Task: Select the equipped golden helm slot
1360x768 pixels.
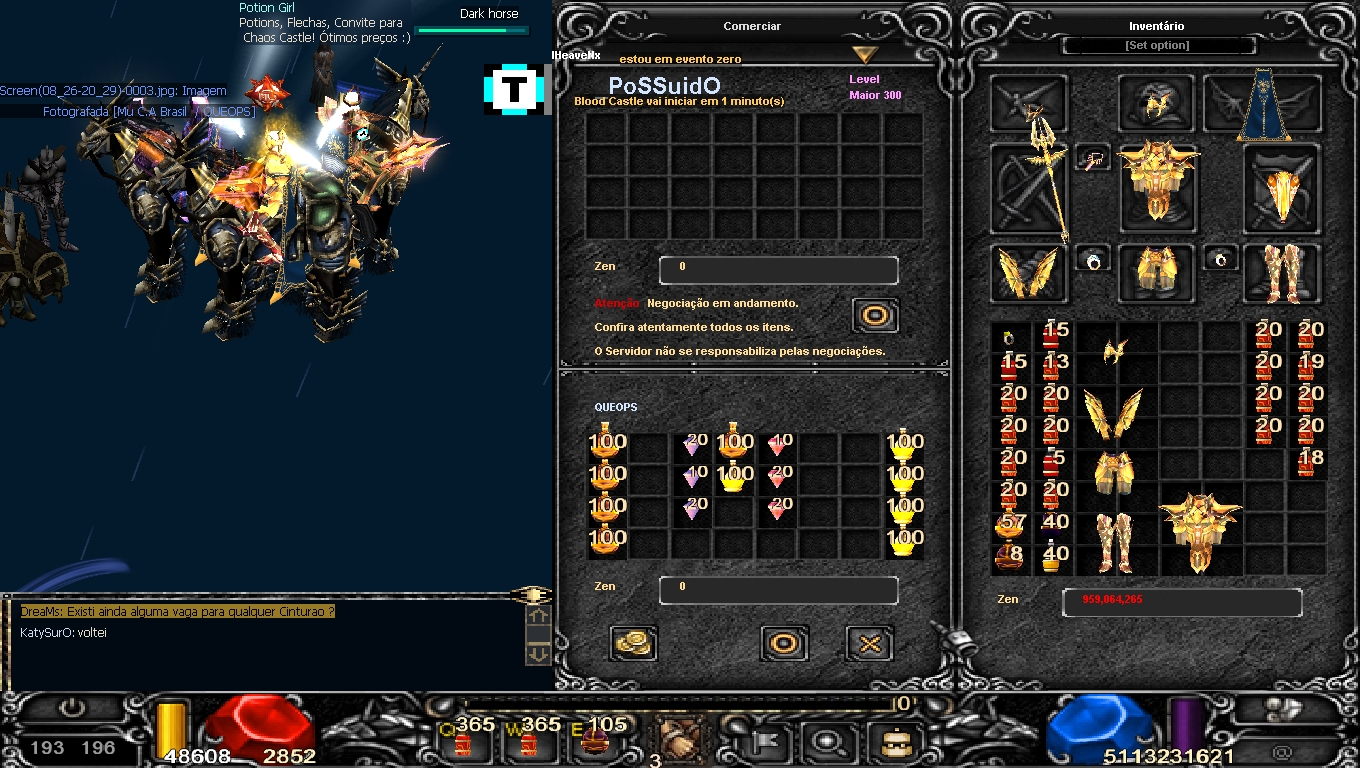Action: pyautogui.click(x=1157, y=104)
